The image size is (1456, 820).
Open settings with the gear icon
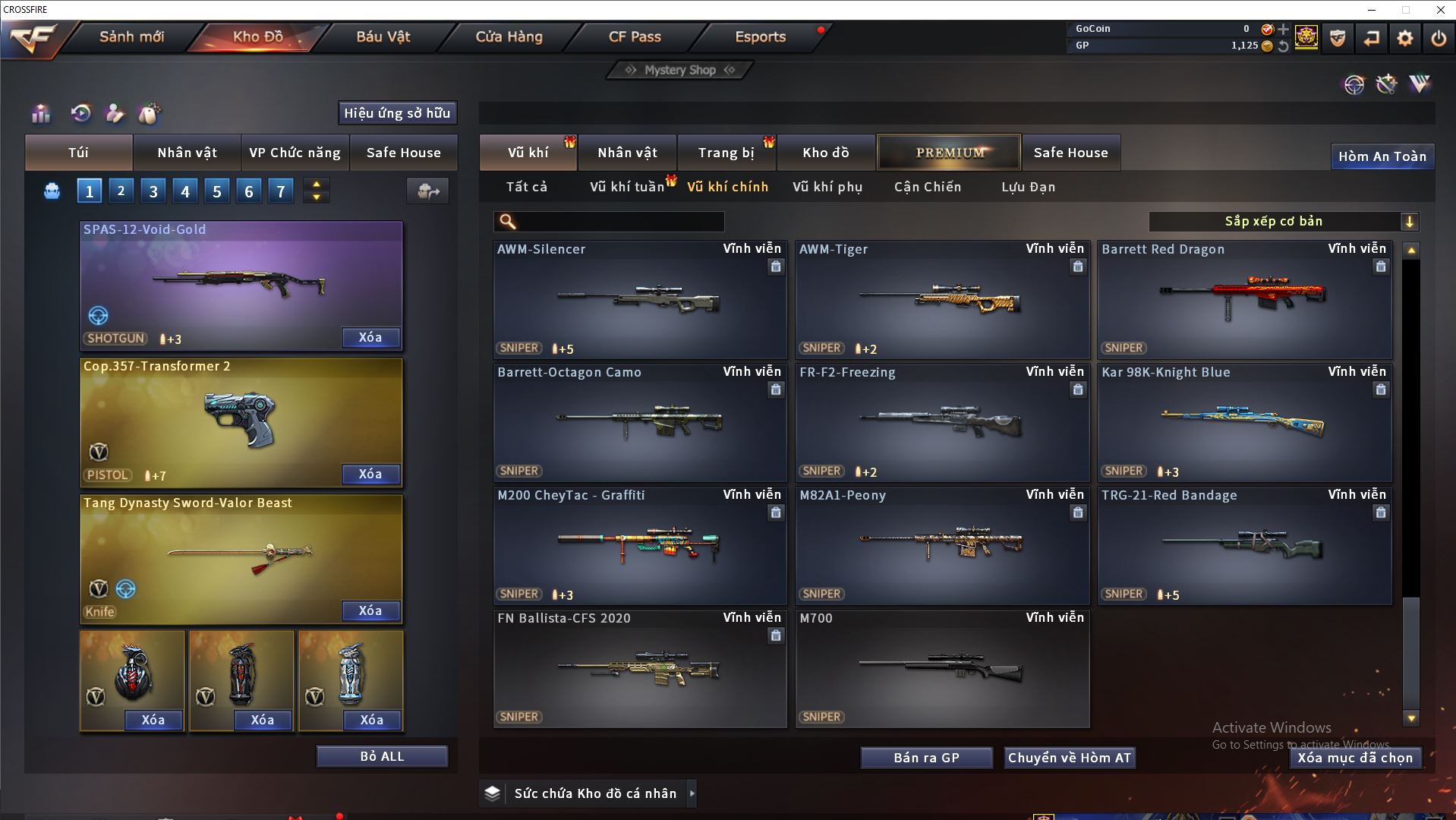pyautogui.click(x=1404, y=38)
